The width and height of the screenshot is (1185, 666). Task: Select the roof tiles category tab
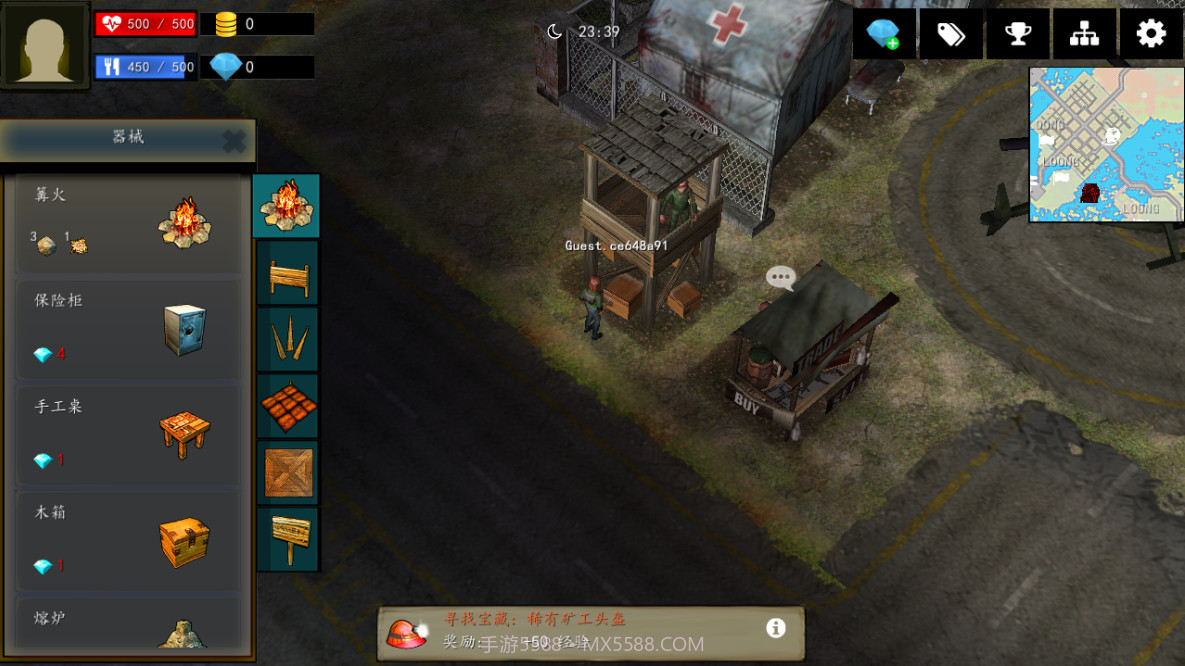point(288,406)
